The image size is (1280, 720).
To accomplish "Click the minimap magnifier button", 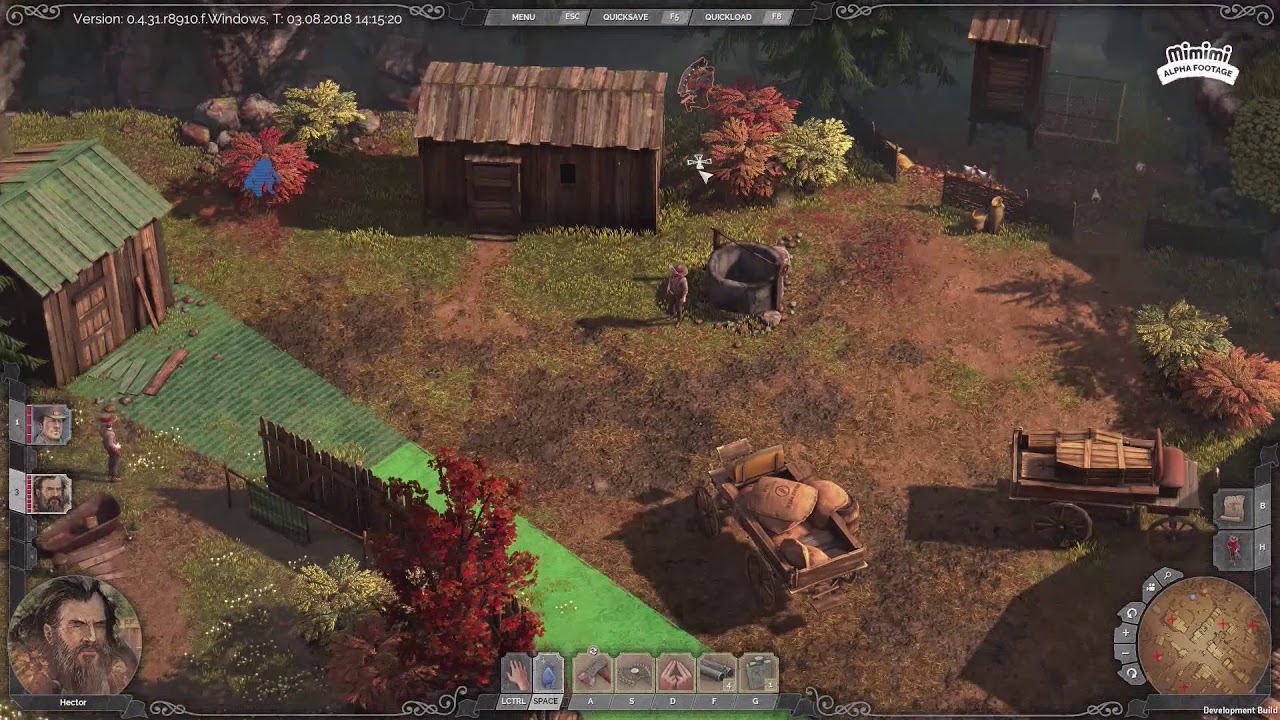I will click(1167, 577).
